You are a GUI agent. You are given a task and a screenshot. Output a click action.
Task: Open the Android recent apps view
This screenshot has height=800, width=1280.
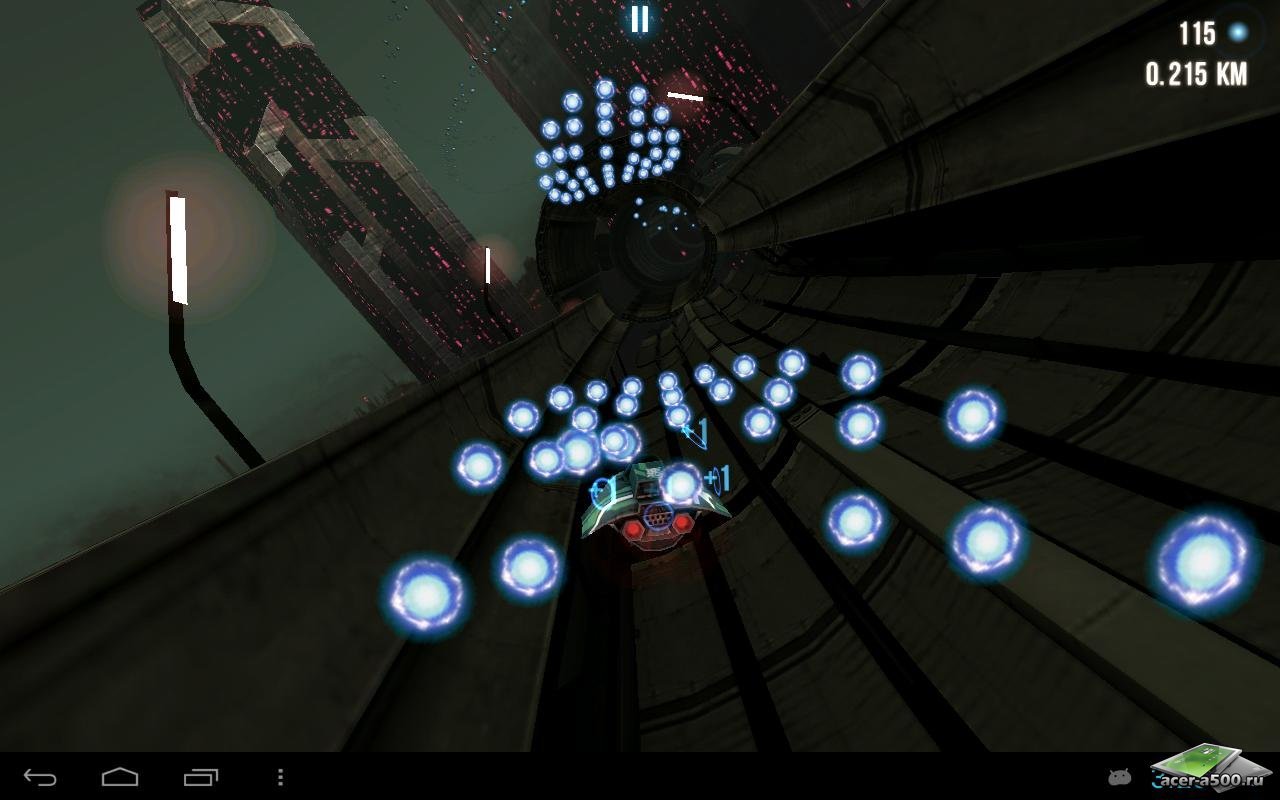(x=200, y=777)
